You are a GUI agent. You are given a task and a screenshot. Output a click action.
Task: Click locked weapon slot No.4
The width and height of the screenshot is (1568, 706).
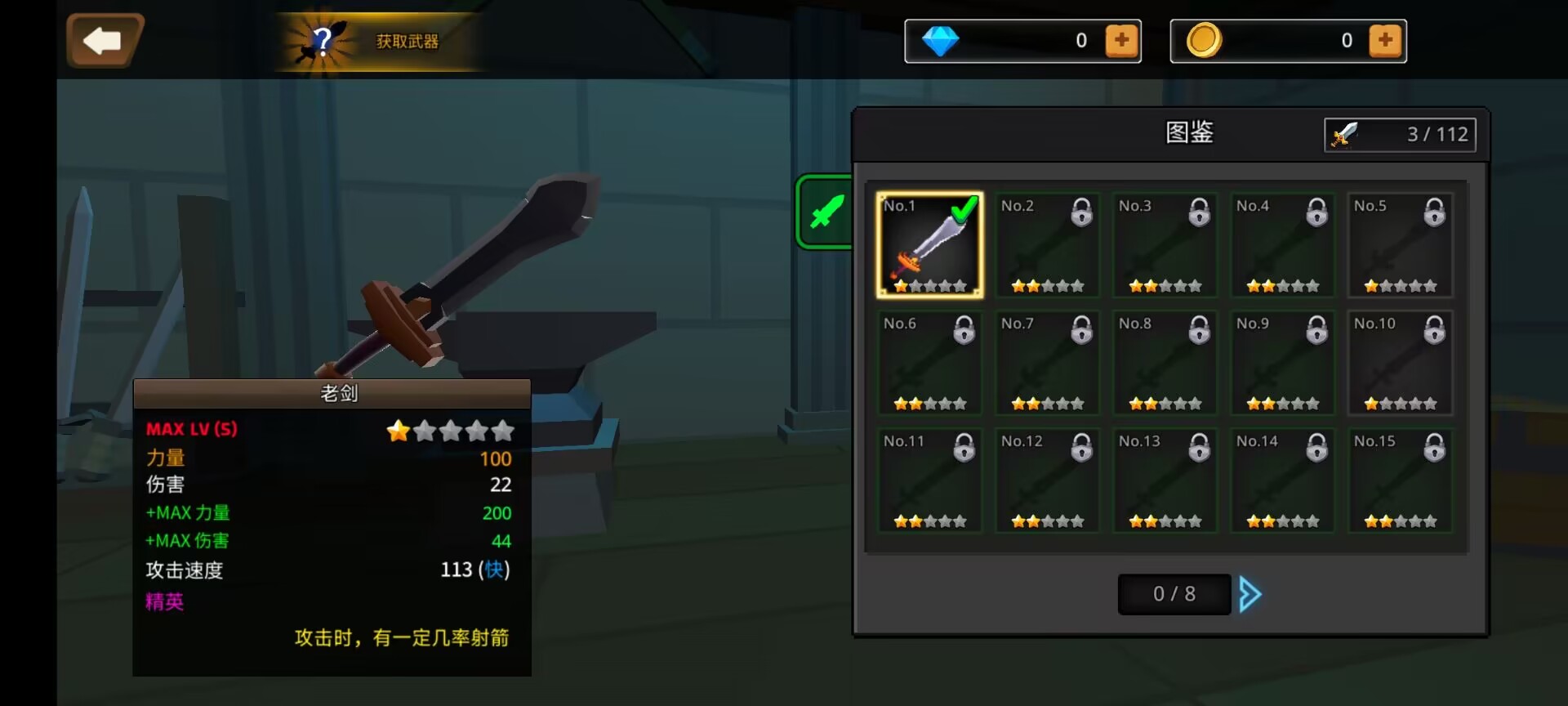[1282, 245]
